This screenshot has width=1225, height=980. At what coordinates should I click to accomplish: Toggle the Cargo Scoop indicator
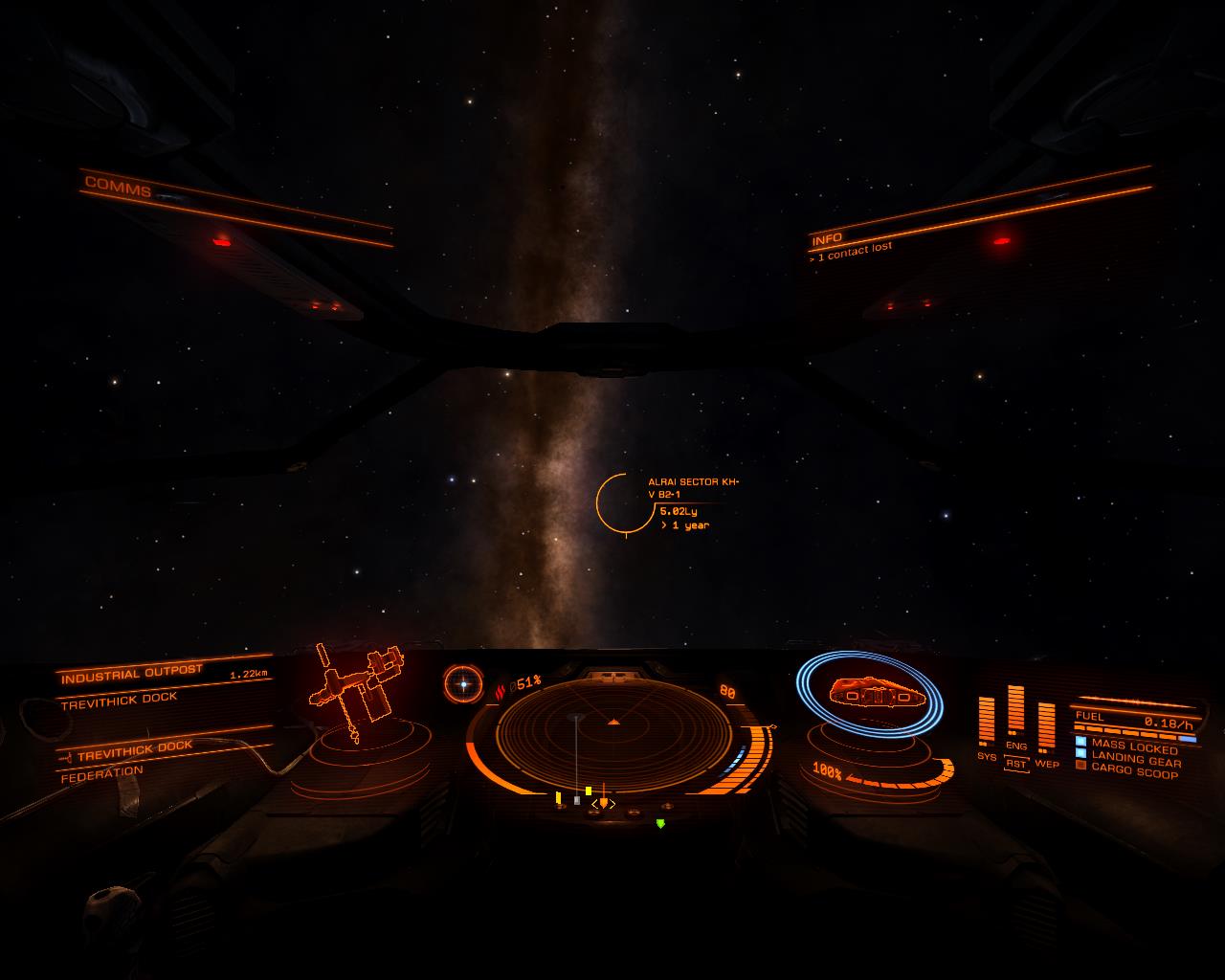tap(1134, 771)
